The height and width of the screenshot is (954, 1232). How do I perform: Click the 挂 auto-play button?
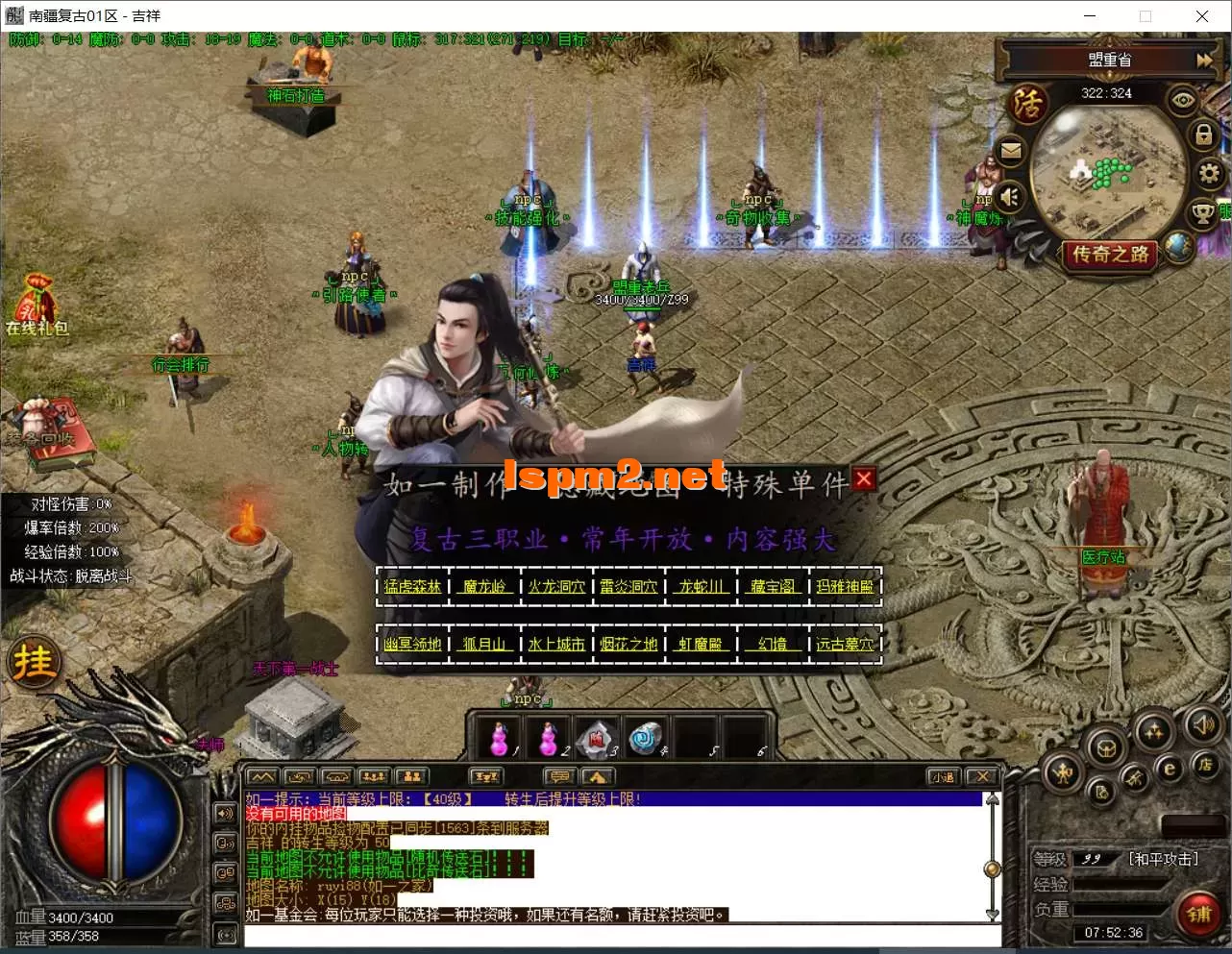(x=34, y=662)
